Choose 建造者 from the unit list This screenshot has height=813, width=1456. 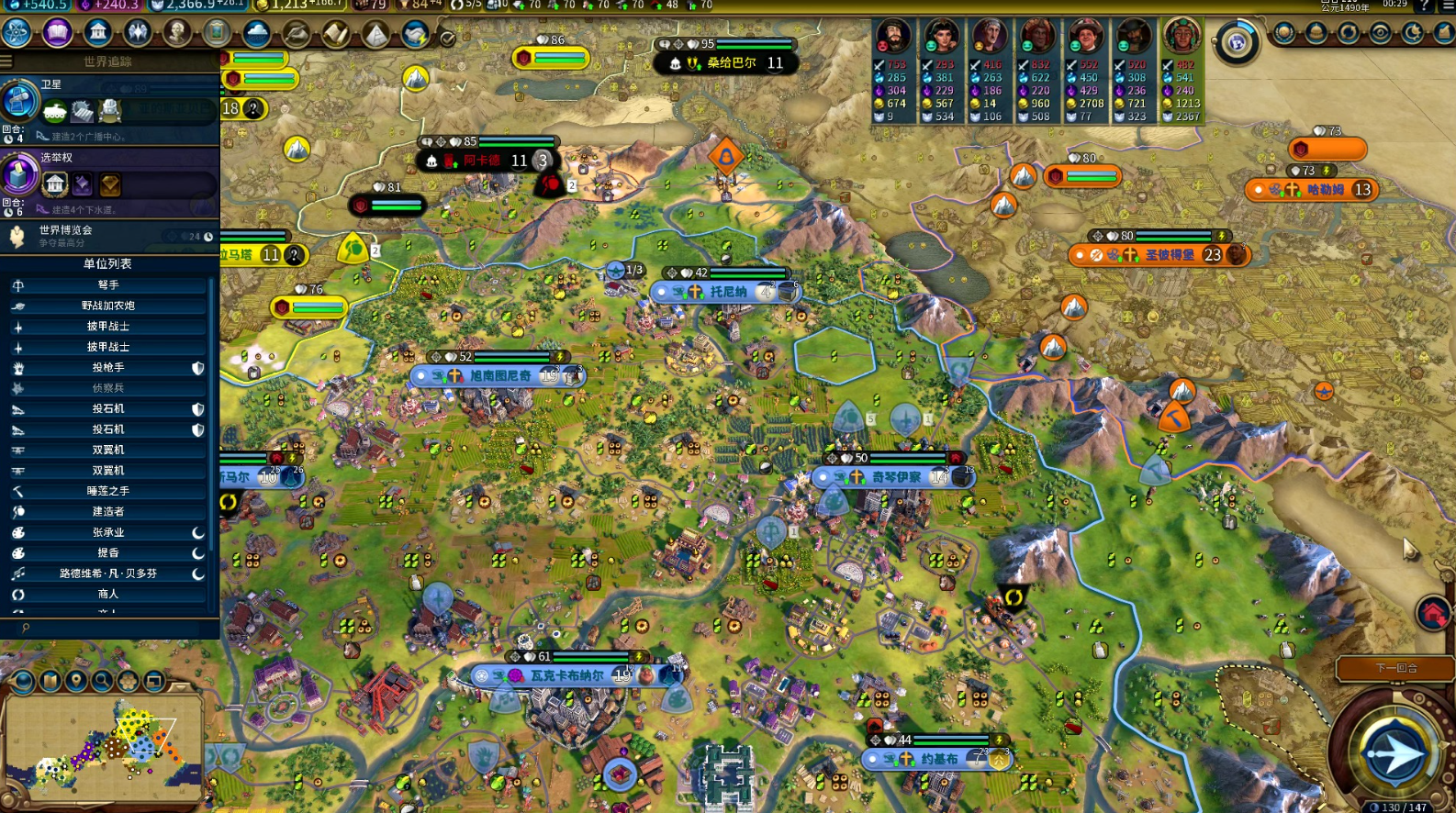pyautogui.click(x=108, y=512)
